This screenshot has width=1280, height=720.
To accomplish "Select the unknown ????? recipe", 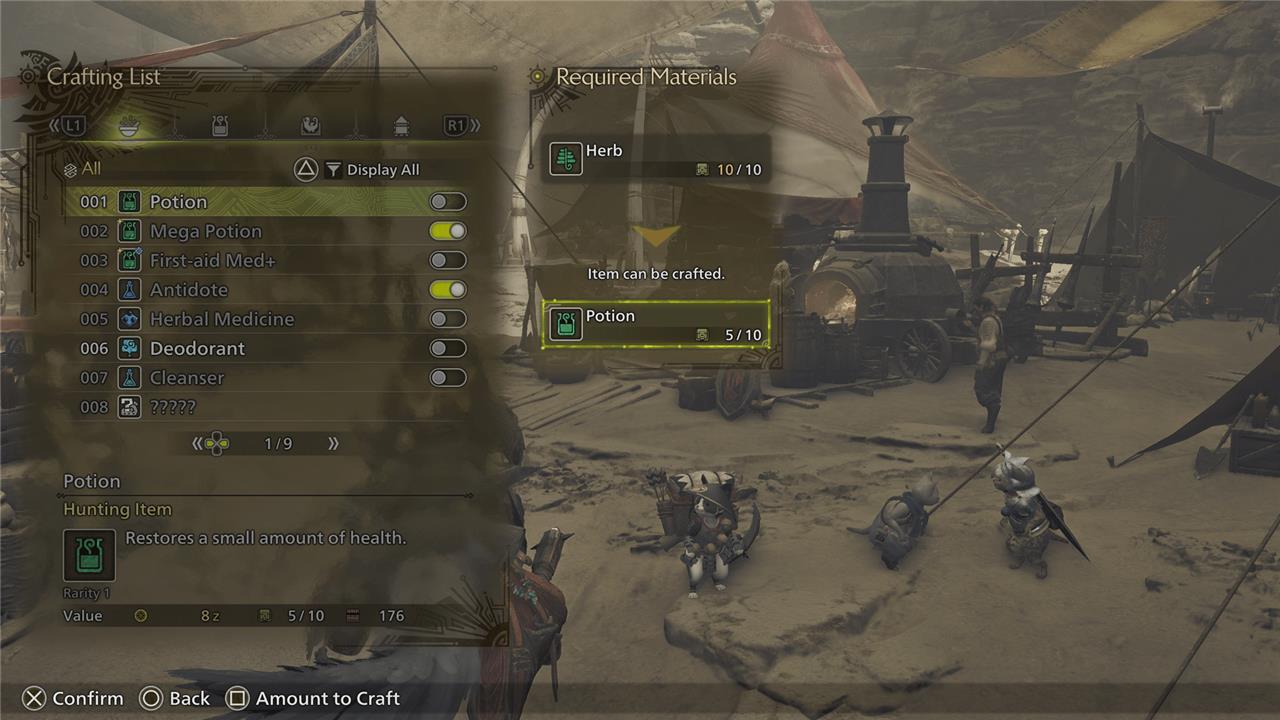I will [x=172, y=407].
